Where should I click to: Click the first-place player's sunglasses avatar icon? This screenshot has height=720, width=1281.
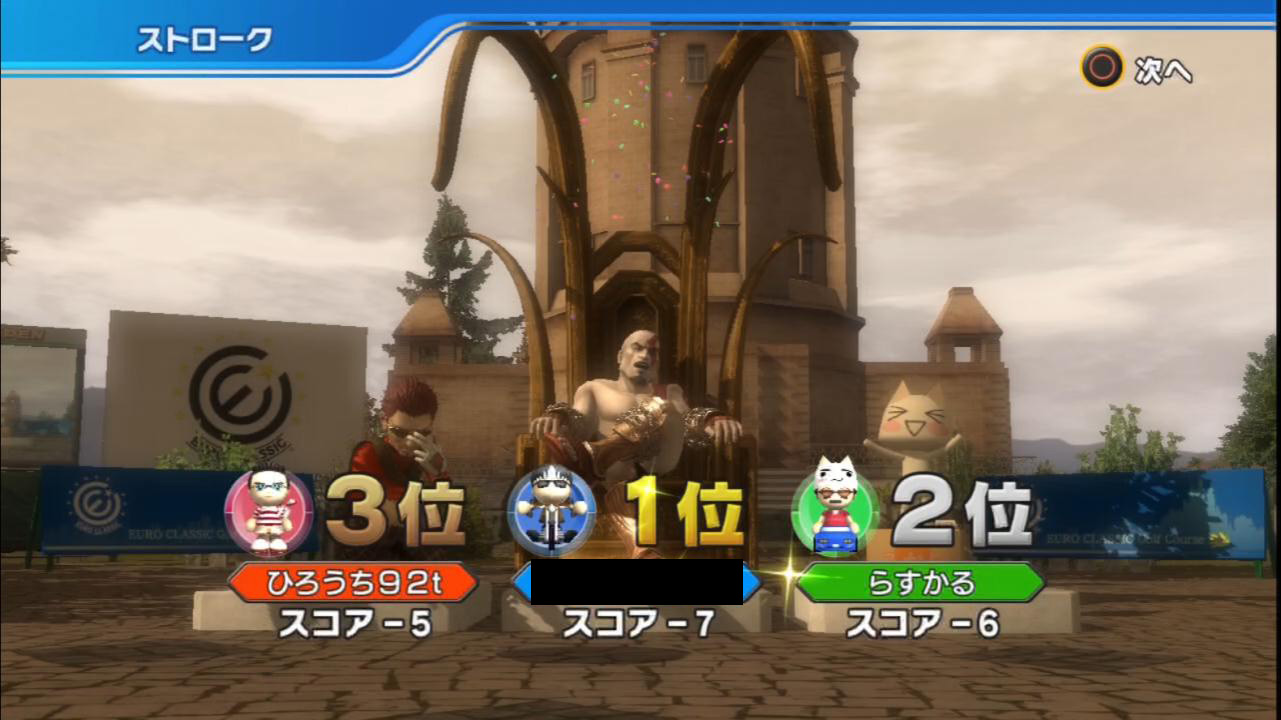pos(552,513)
